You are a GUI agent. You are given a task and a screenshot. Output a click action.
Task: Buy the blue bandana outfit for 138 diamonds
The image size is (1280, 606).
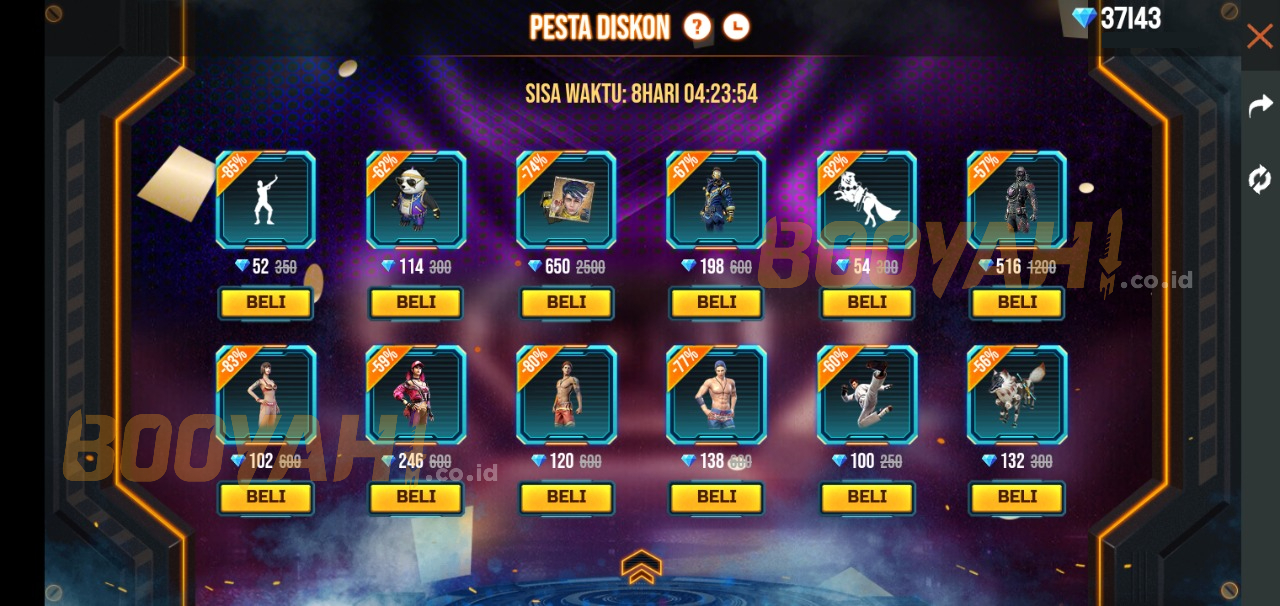point(716,496)
